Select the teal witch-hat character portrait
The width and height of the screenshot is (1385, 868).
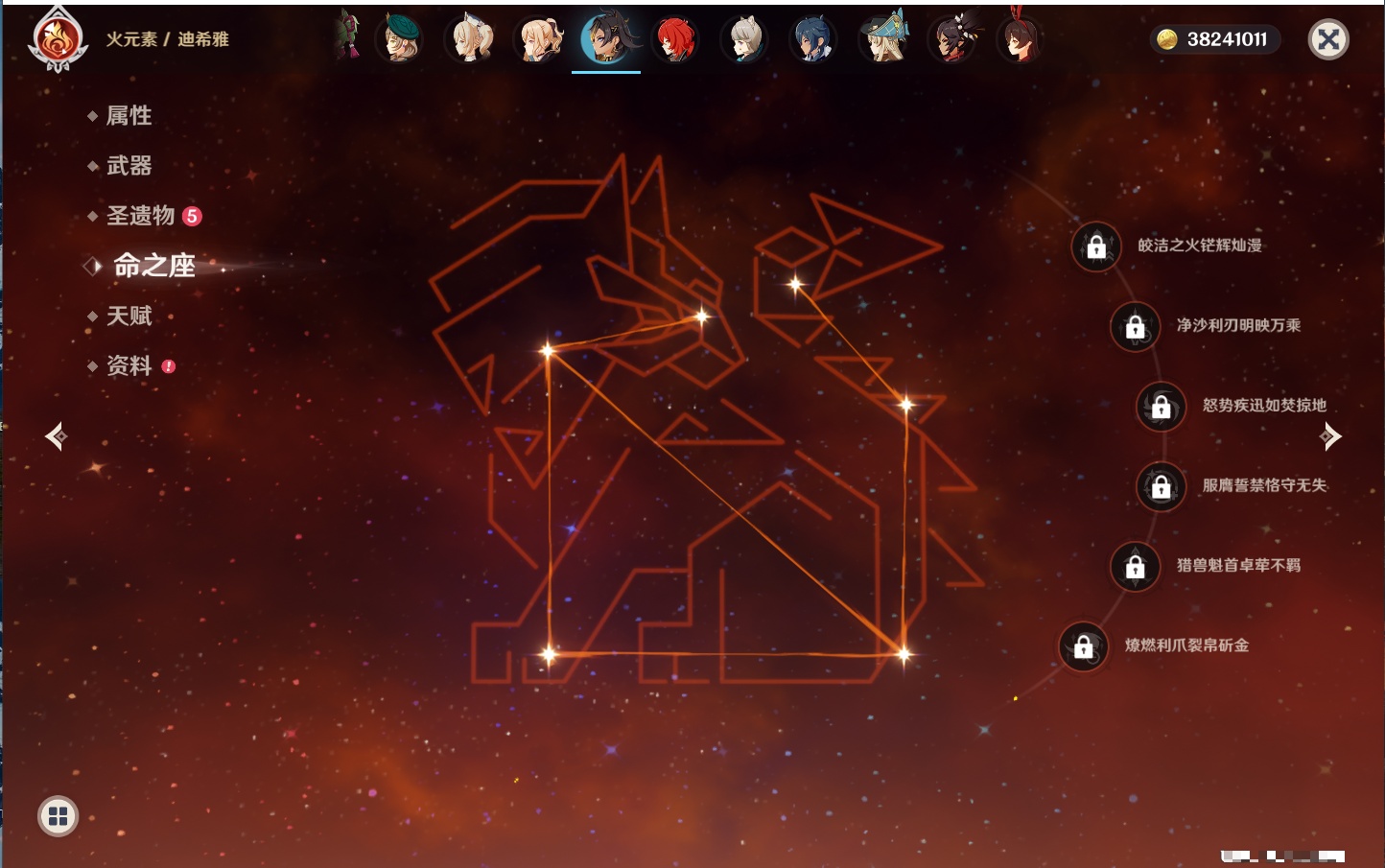coord(883,39)
